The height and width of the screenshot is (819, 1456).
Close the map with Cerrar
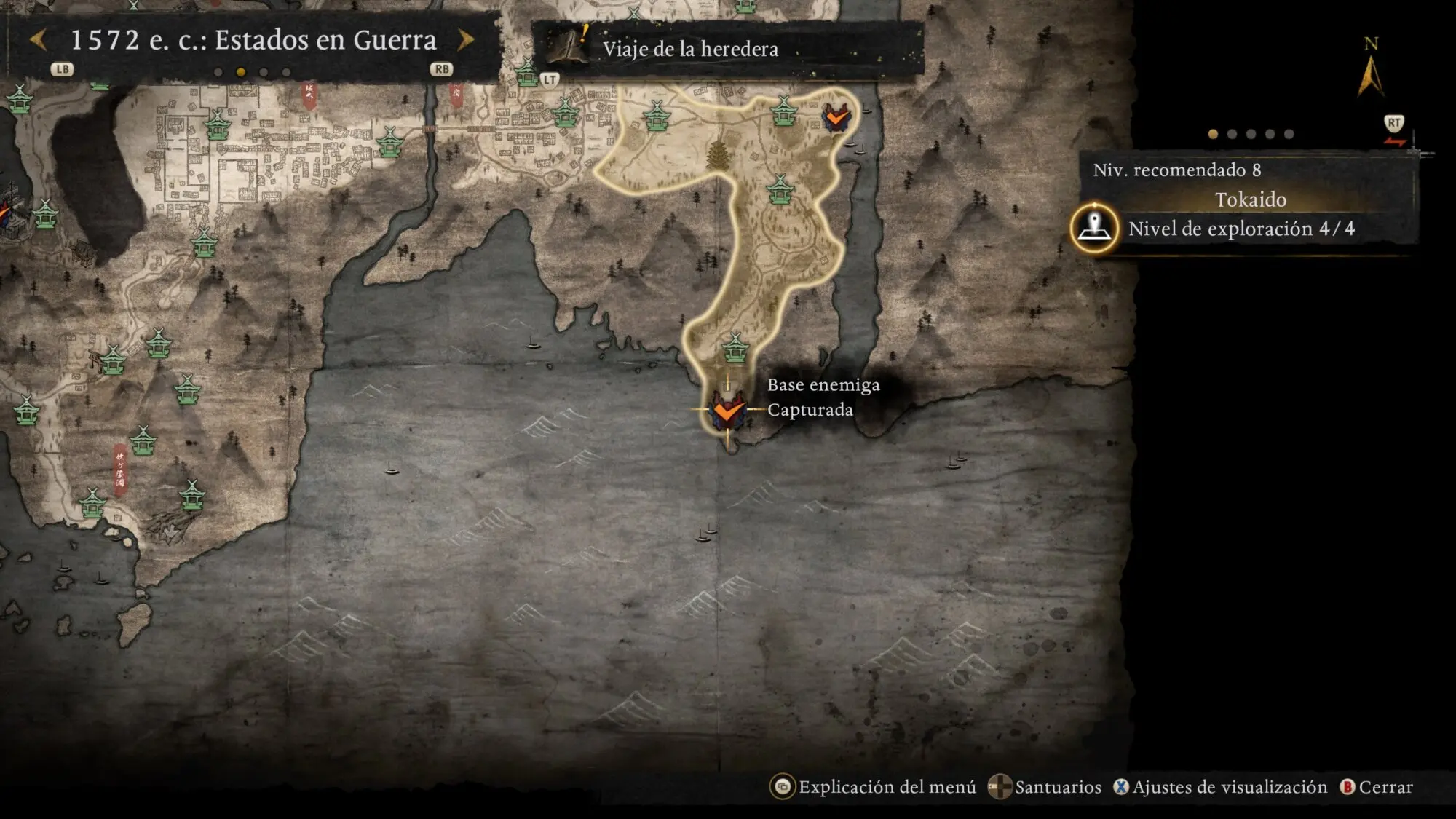click(1385, 787)
